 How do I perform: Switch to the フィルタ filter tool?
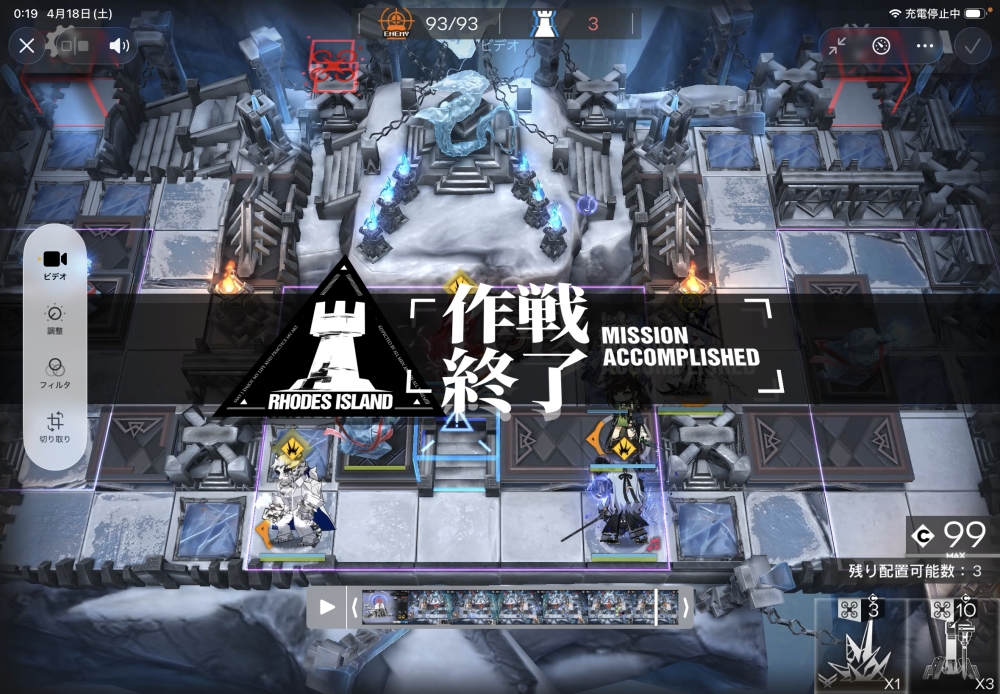tap(55, 373)
